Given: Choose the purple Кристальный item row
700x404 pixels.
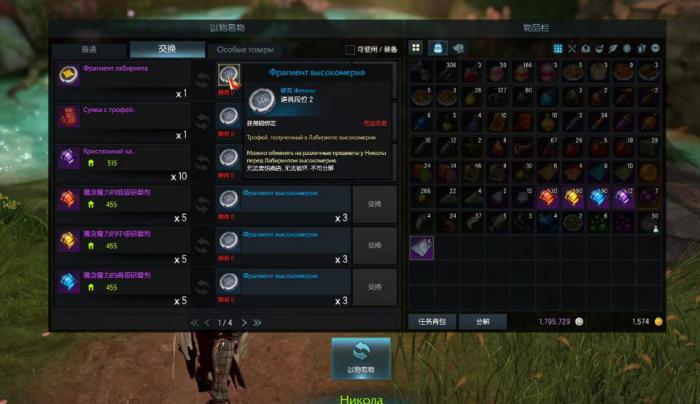Looking at the screenshot, I should coord(124,158).
